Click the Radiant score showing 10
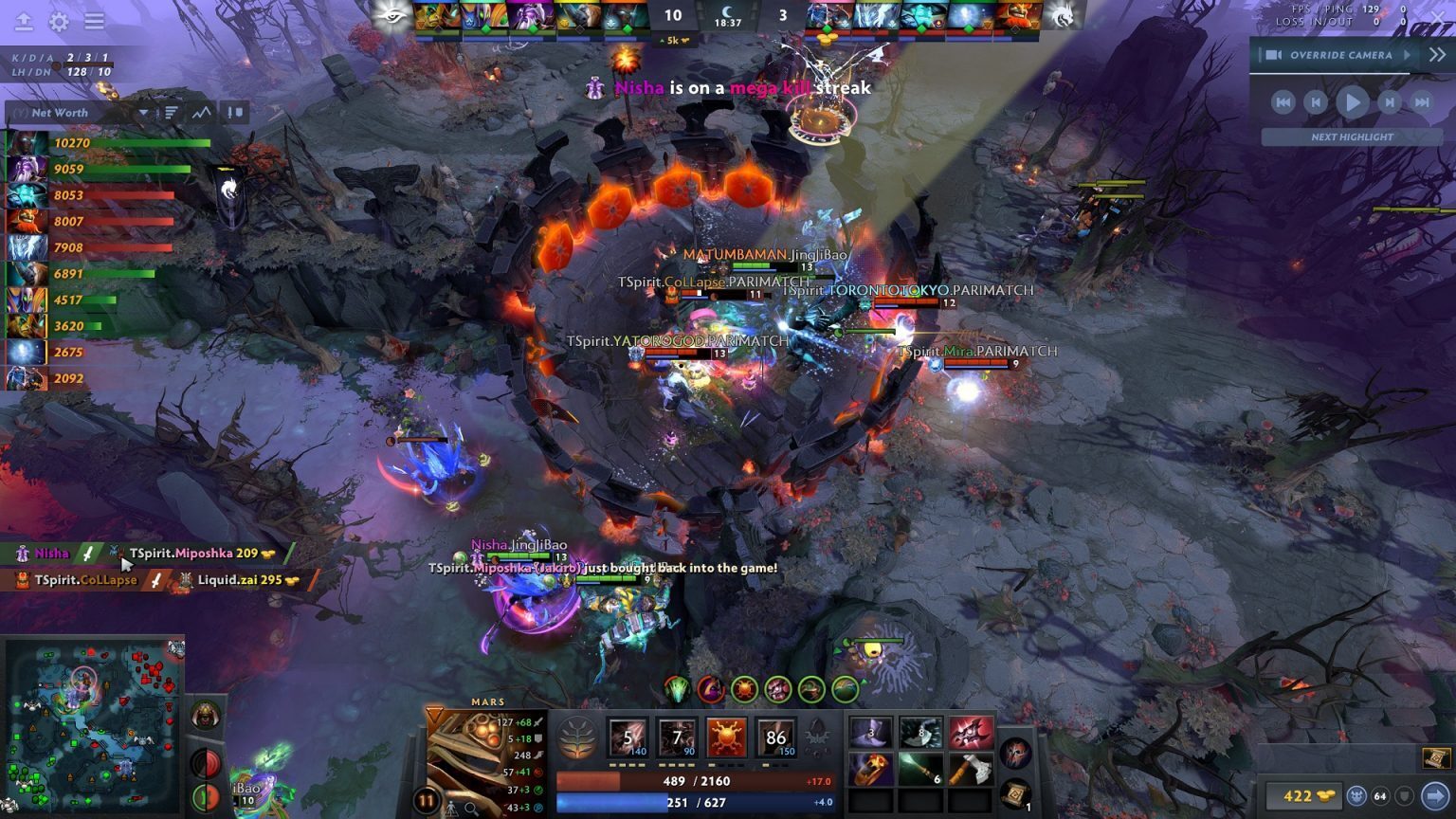 (x=673, y=16)
